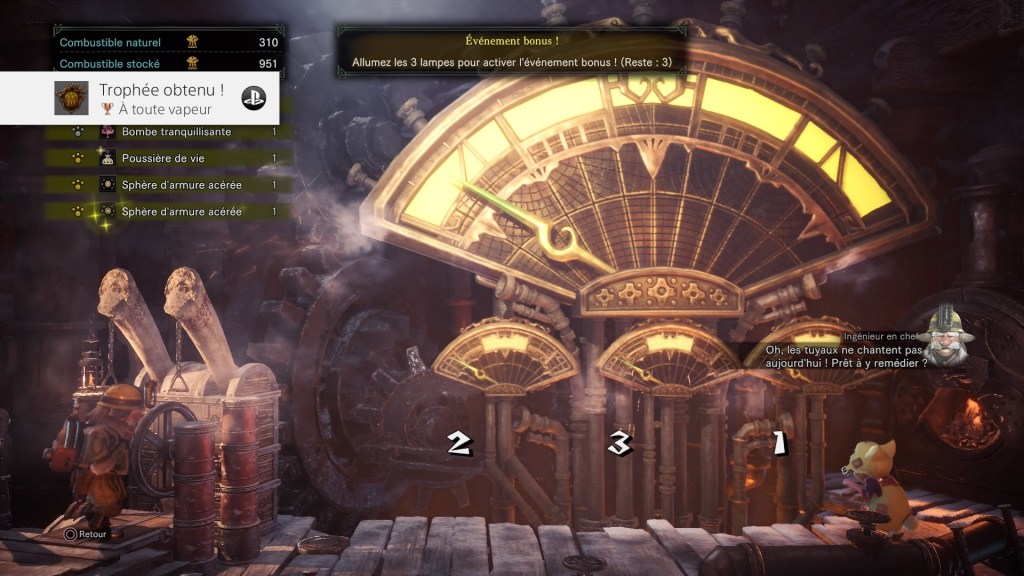The image size is (1024, 576).
Task: Choose the valve marked number 2
Action: pos(459,443)
